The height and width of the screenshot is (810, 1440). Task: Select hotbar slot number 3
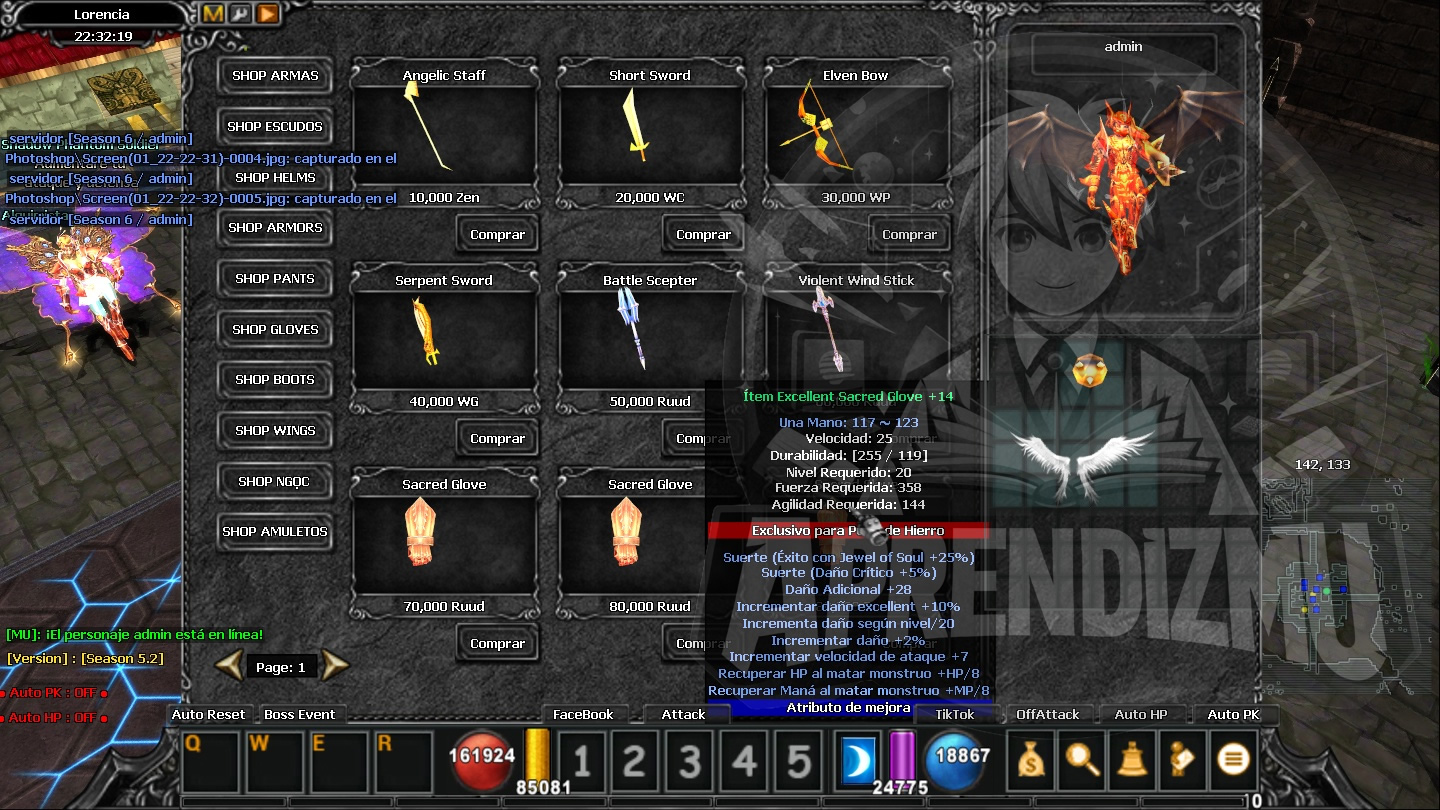[689, 760]
